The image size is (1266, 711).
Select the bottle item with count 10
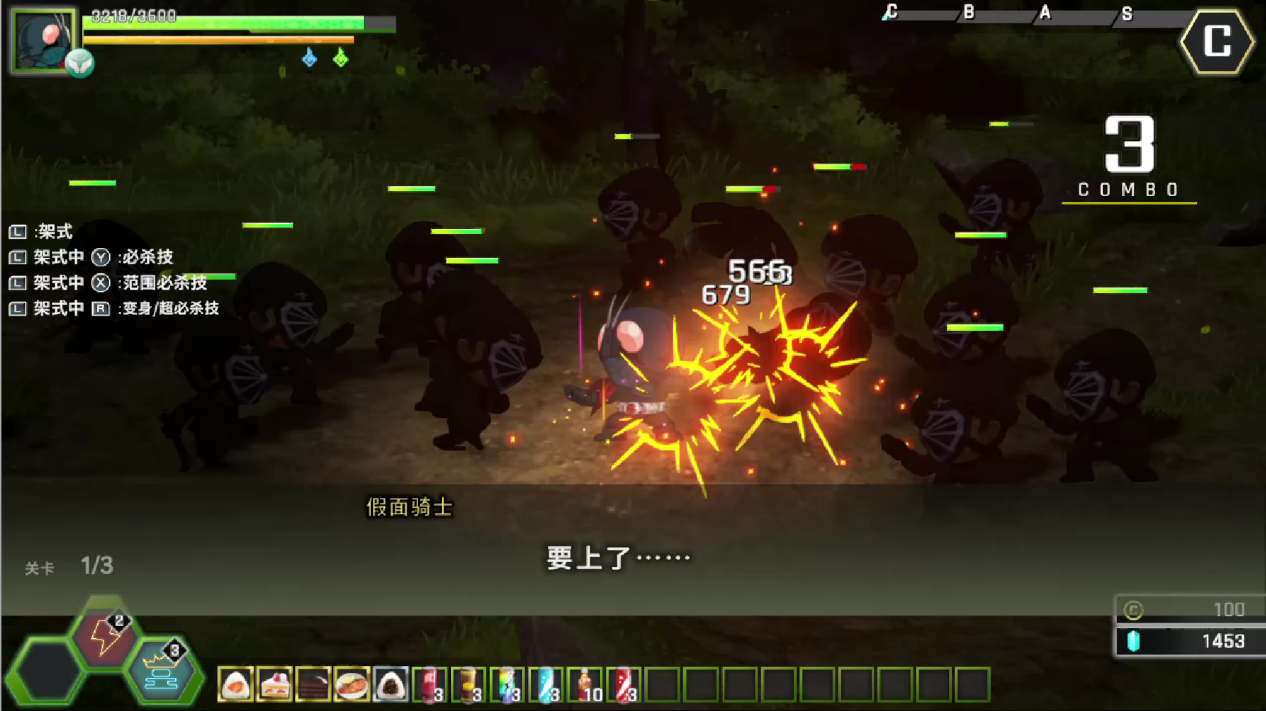[585, 685]
